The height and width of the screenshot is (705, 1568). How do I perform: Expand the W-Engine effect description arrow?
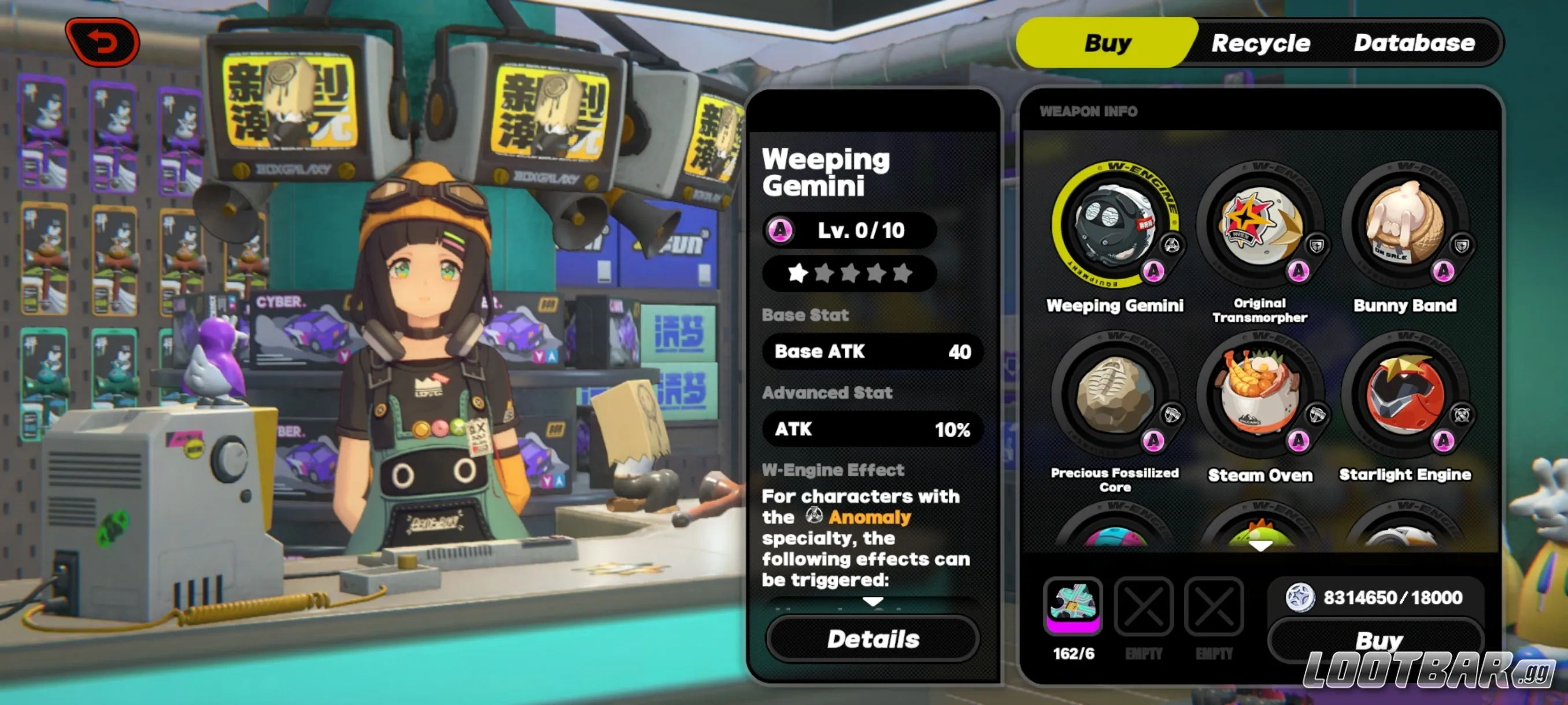(872, 601)
